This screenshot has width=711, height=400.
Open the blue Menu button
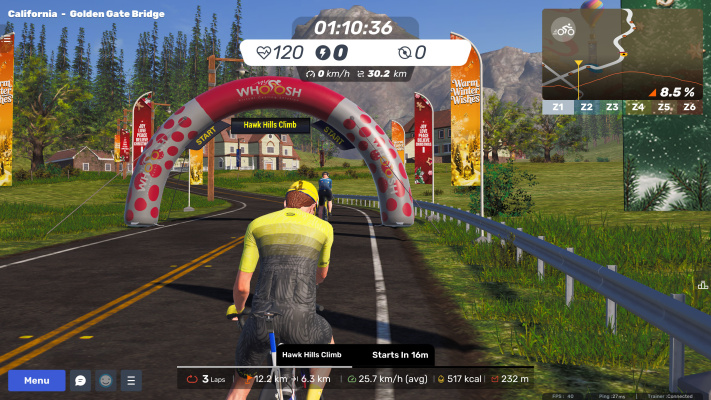click(x=36, y=380)
